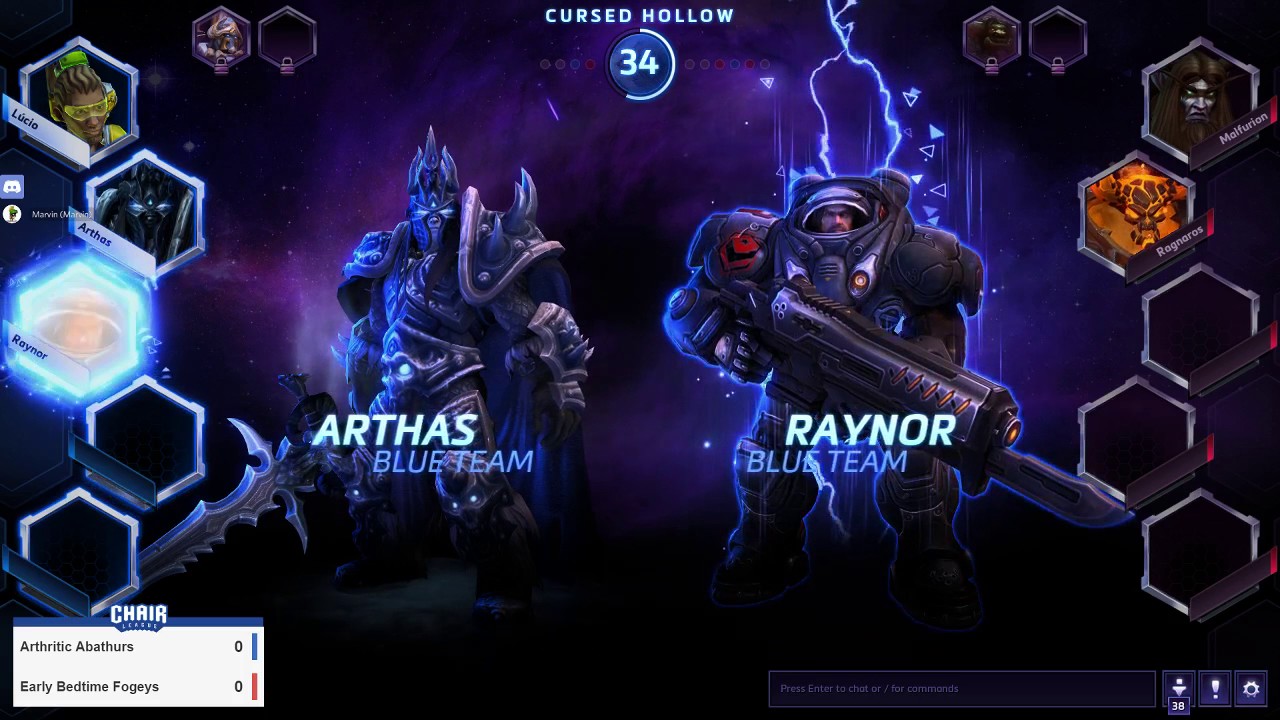Select the Ragnaros enemy portrait
This screenshot has height=720, width=1280.
[x=1136, y=212]
